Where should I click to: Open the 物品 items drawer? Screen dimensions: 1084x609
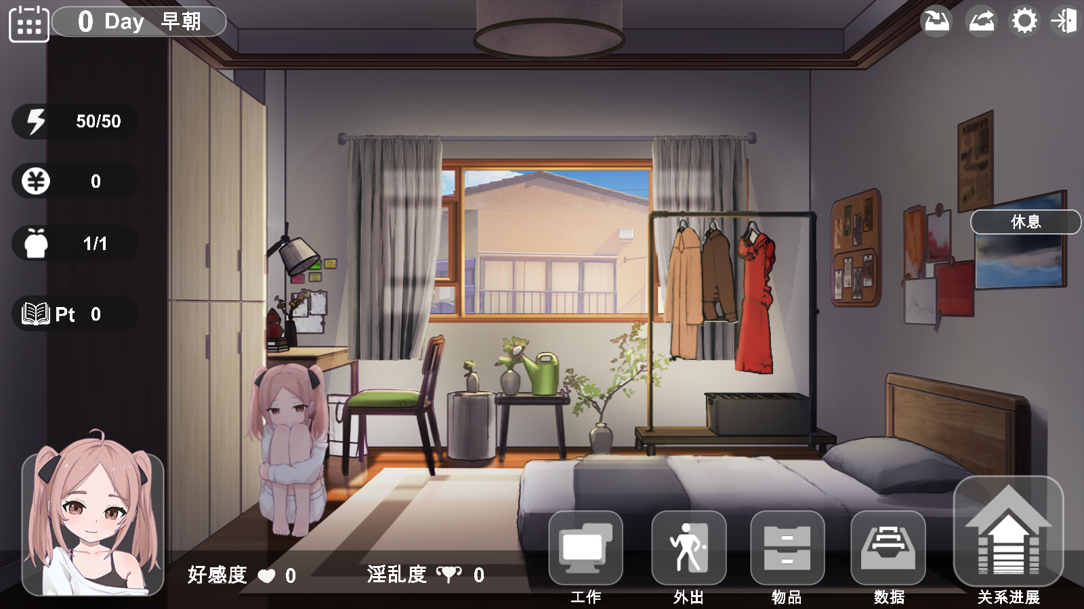point(787,549)
